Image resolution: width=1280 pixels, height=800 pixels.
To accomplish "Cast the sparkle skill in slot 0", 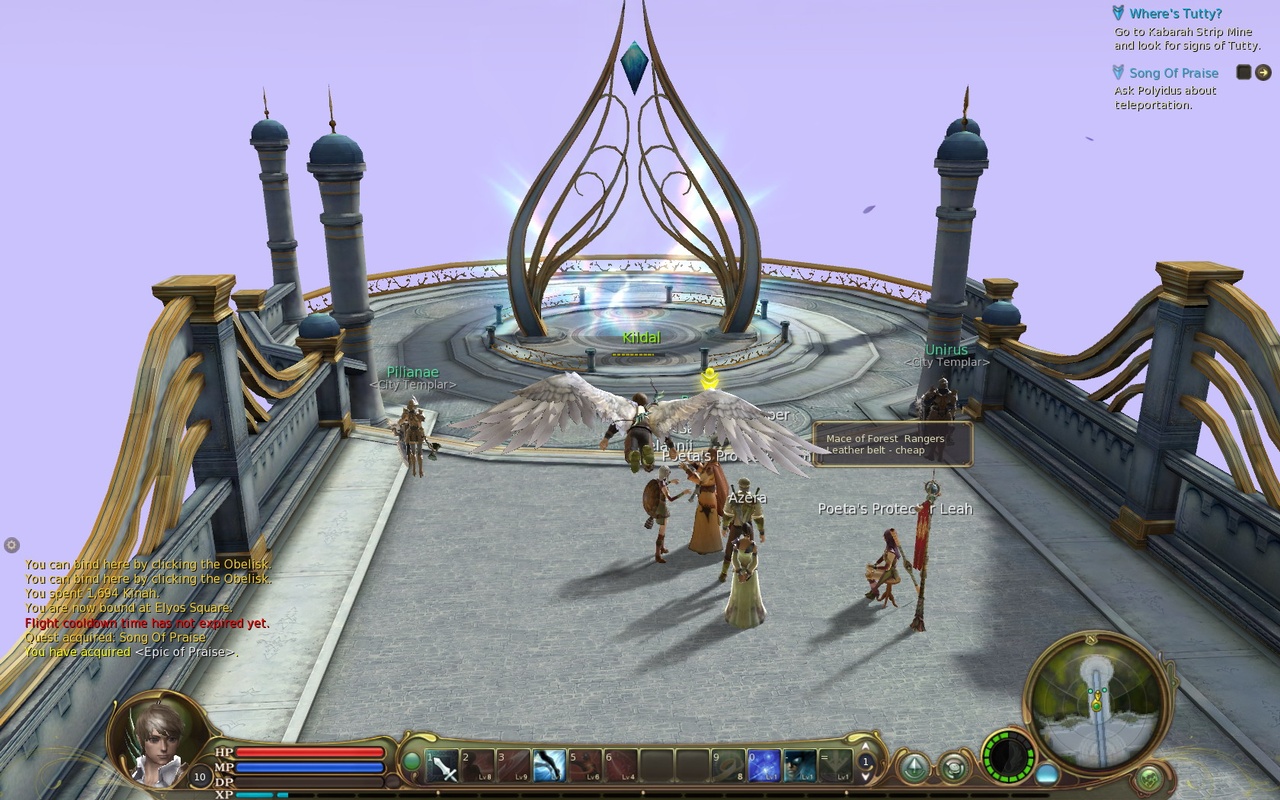I will pyautogui.click(x=763, y=766).
